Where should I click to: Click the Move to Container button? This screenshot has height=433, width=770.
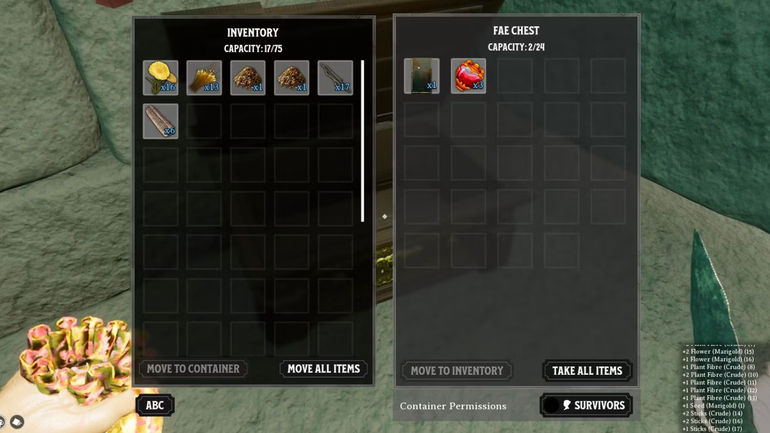[193, 369]
